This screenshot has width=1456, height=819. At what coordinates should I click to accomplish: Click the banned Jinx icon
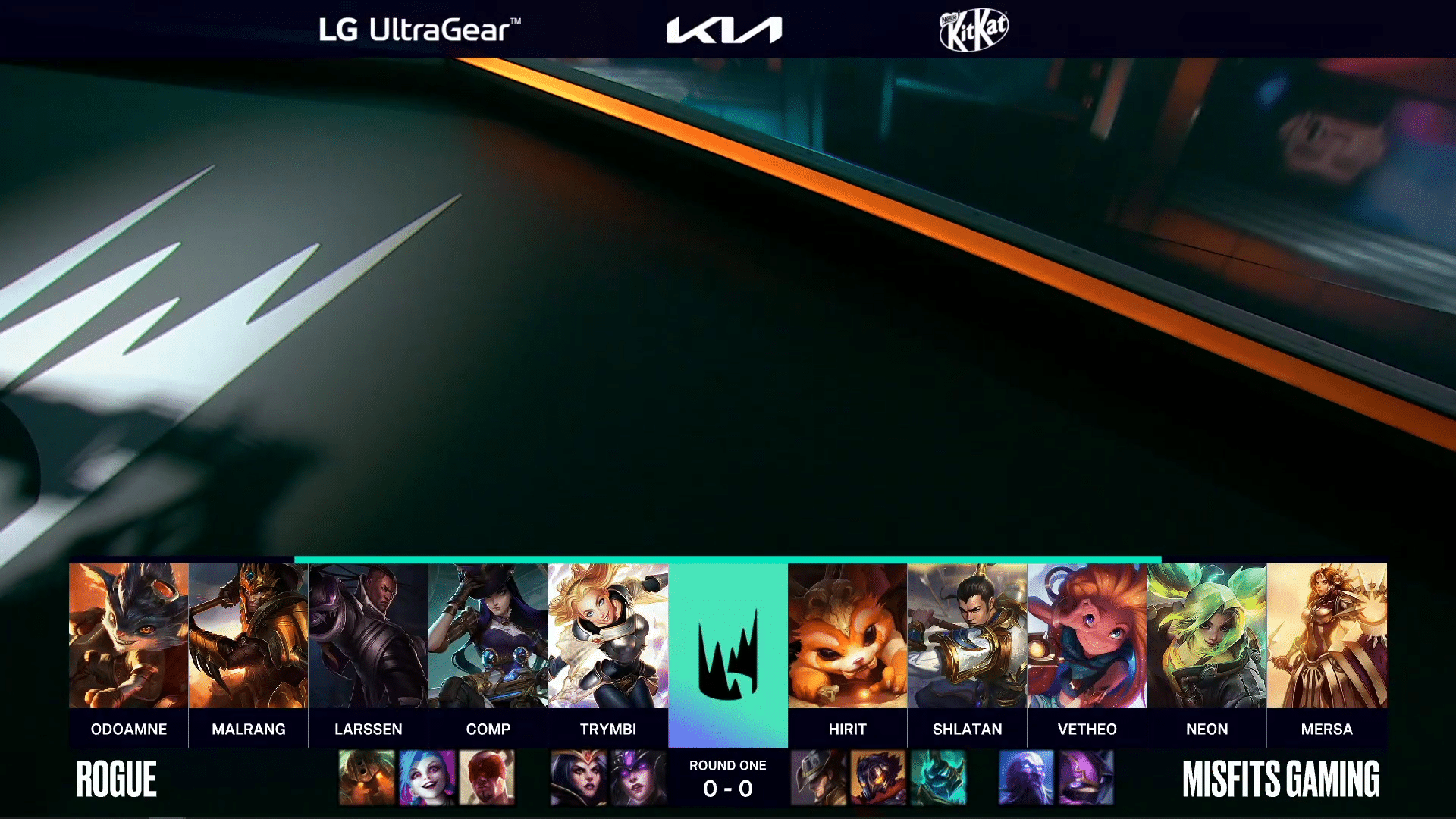tap(427, 777)
